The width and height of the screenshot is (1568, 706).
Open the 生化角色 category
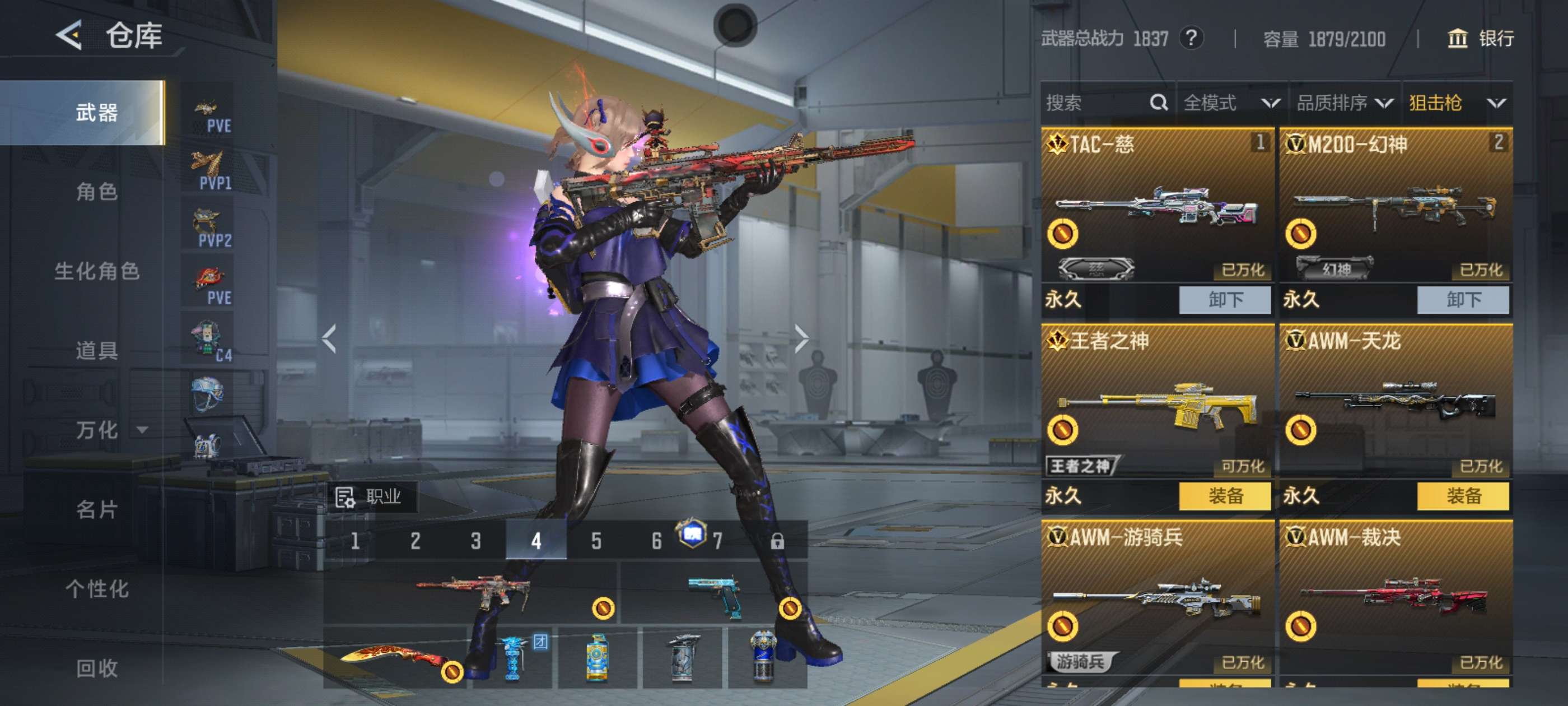96,271
